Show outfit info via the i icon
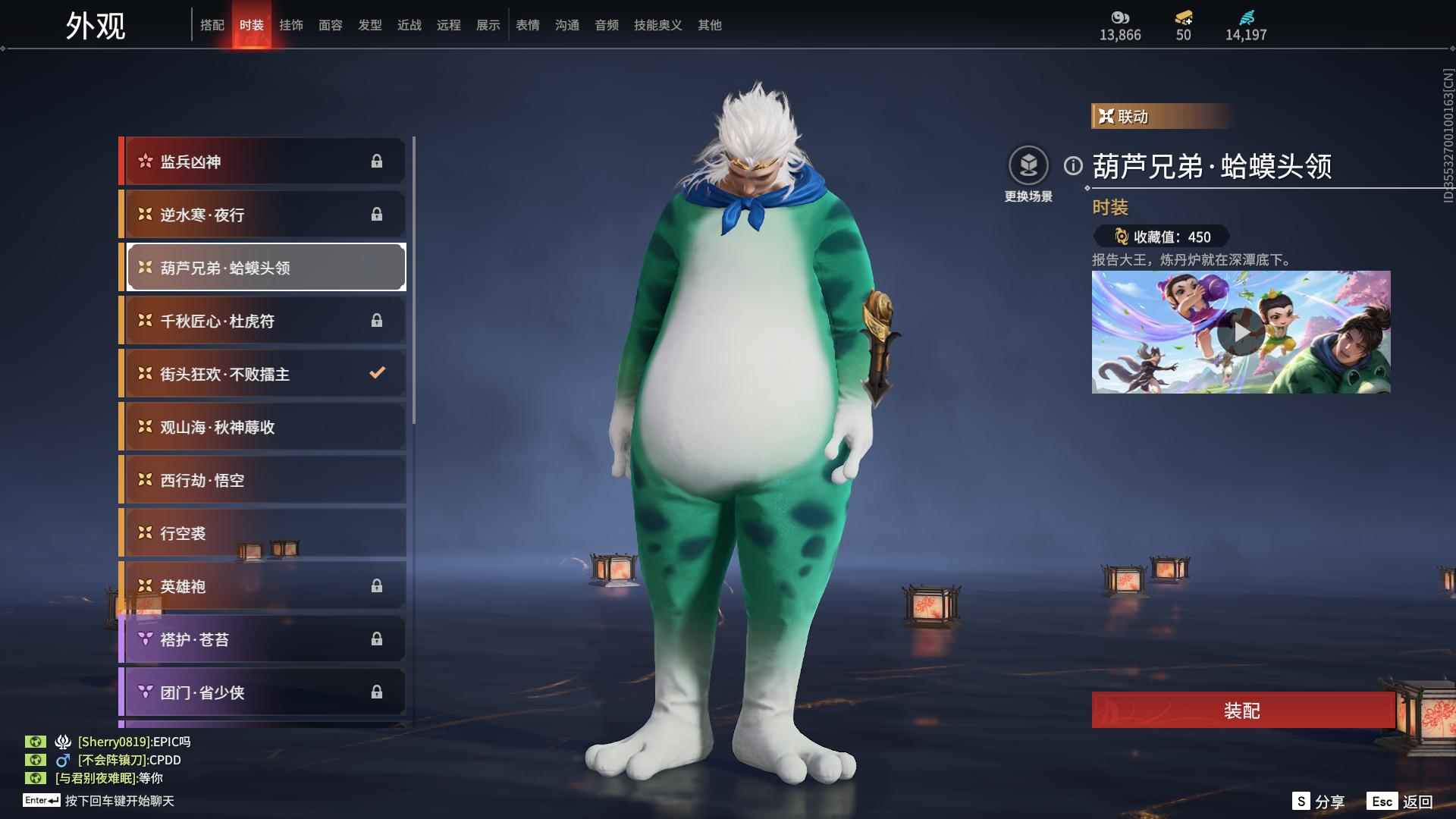 tap(1073, 165)
